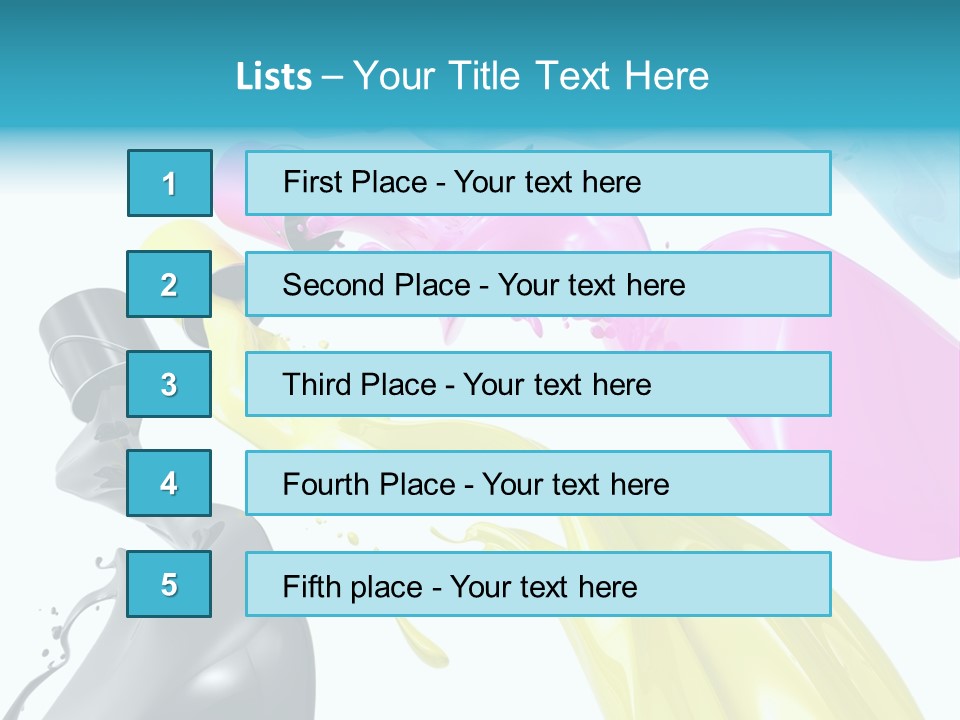This screenshot has height=720, width=960.
Task: Click the First Place text bar
Action: point(538,183)
